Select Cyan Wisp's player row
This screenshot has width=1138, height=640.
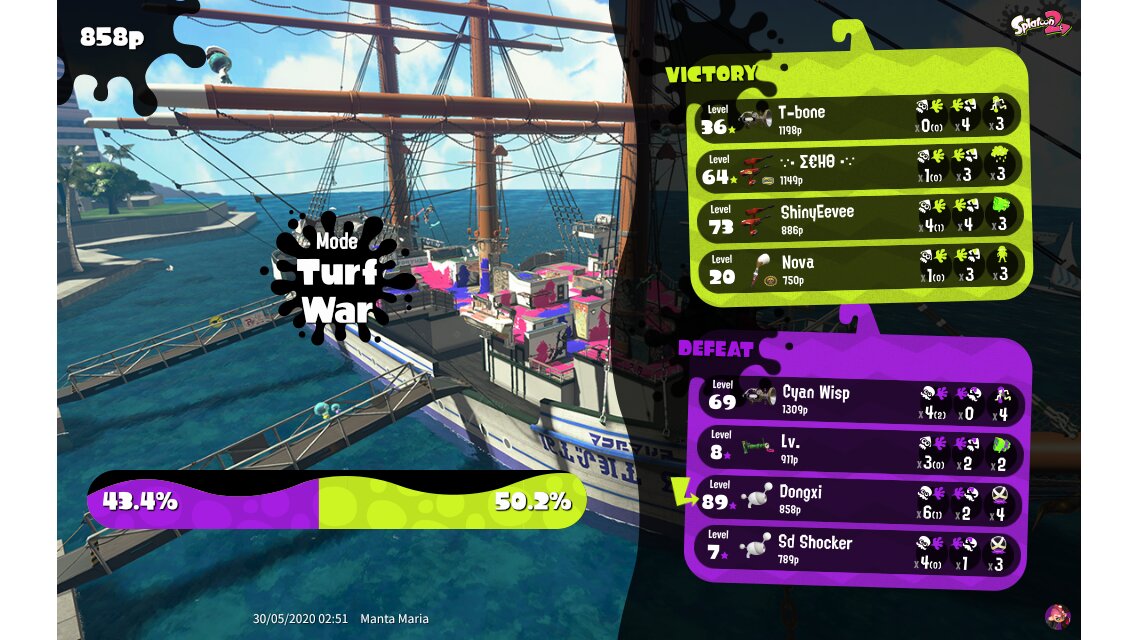click(858, 399)
